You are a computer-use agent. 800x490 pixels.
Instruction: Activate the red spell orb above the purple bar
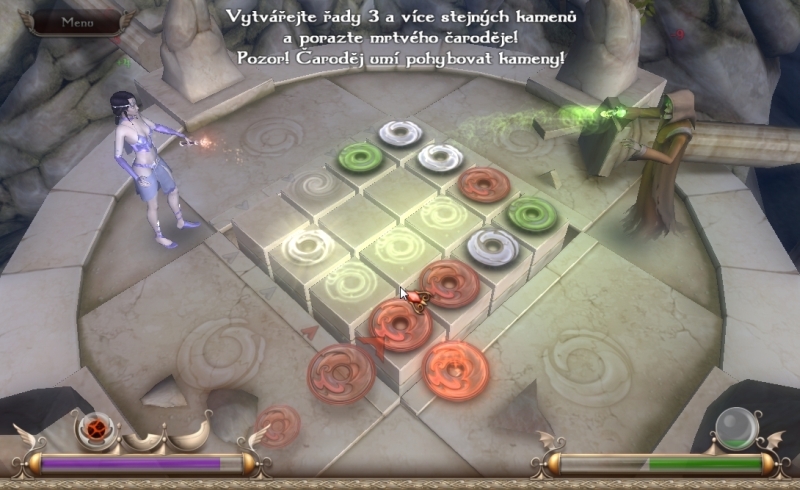click(x=96, y=430)
